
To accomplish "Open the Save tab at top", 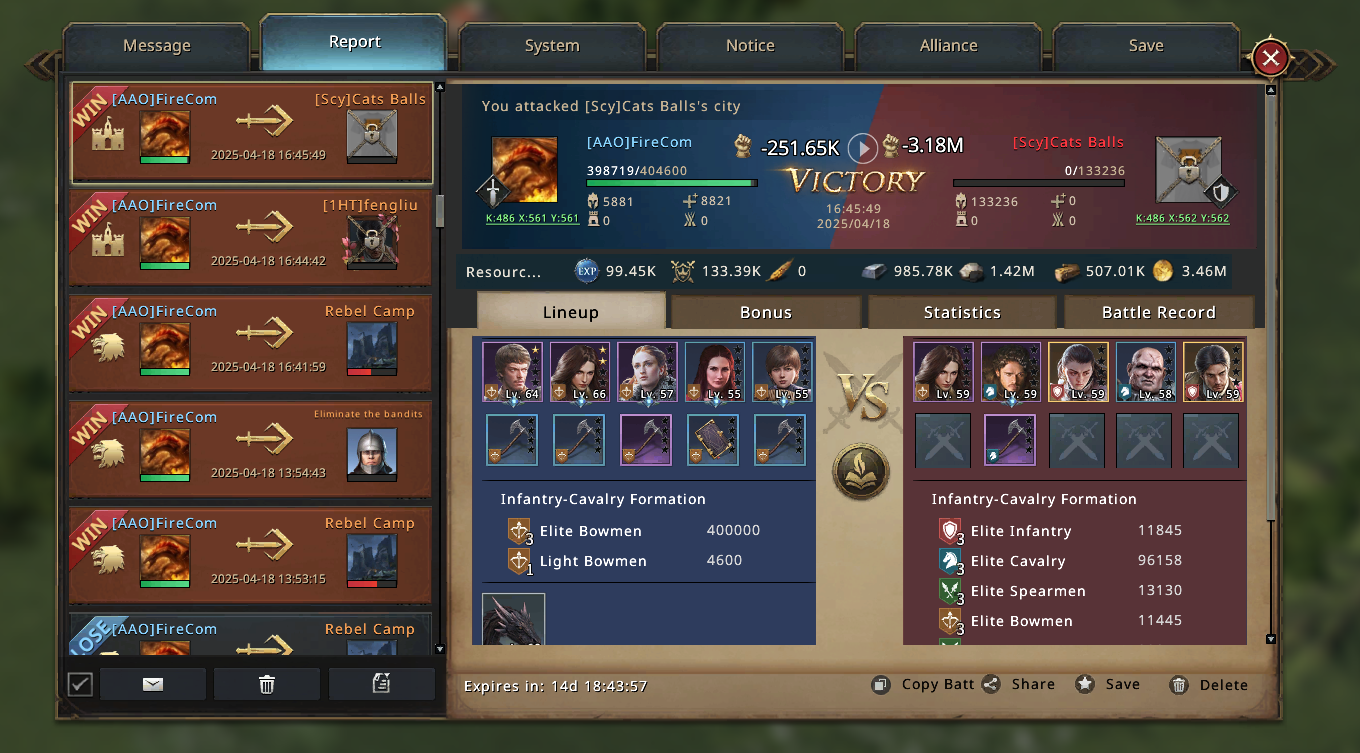I will coord(1145,46).
